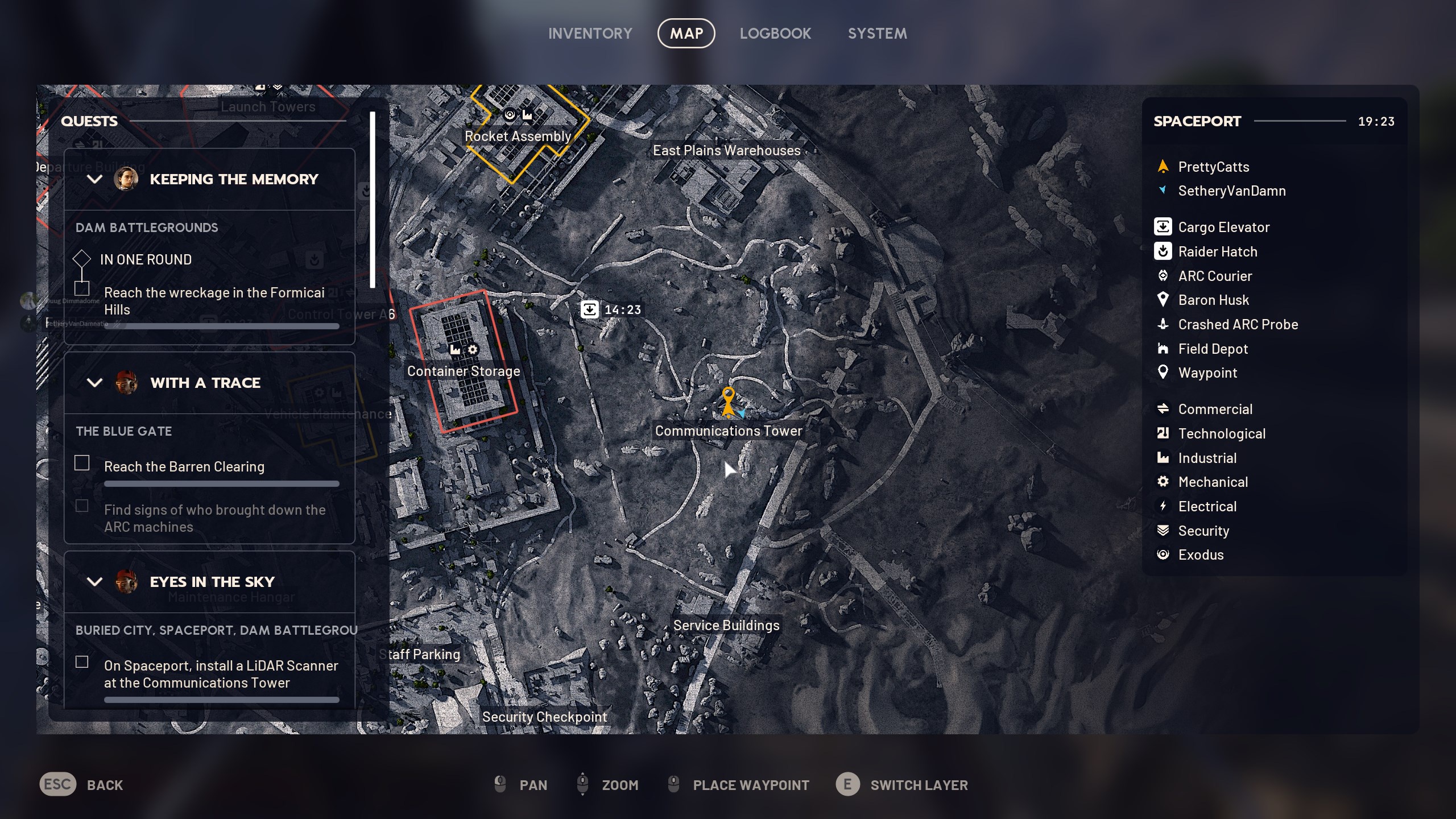Select squadmate SetheryVanDamn in the legend

click(x=1231, y=191)
